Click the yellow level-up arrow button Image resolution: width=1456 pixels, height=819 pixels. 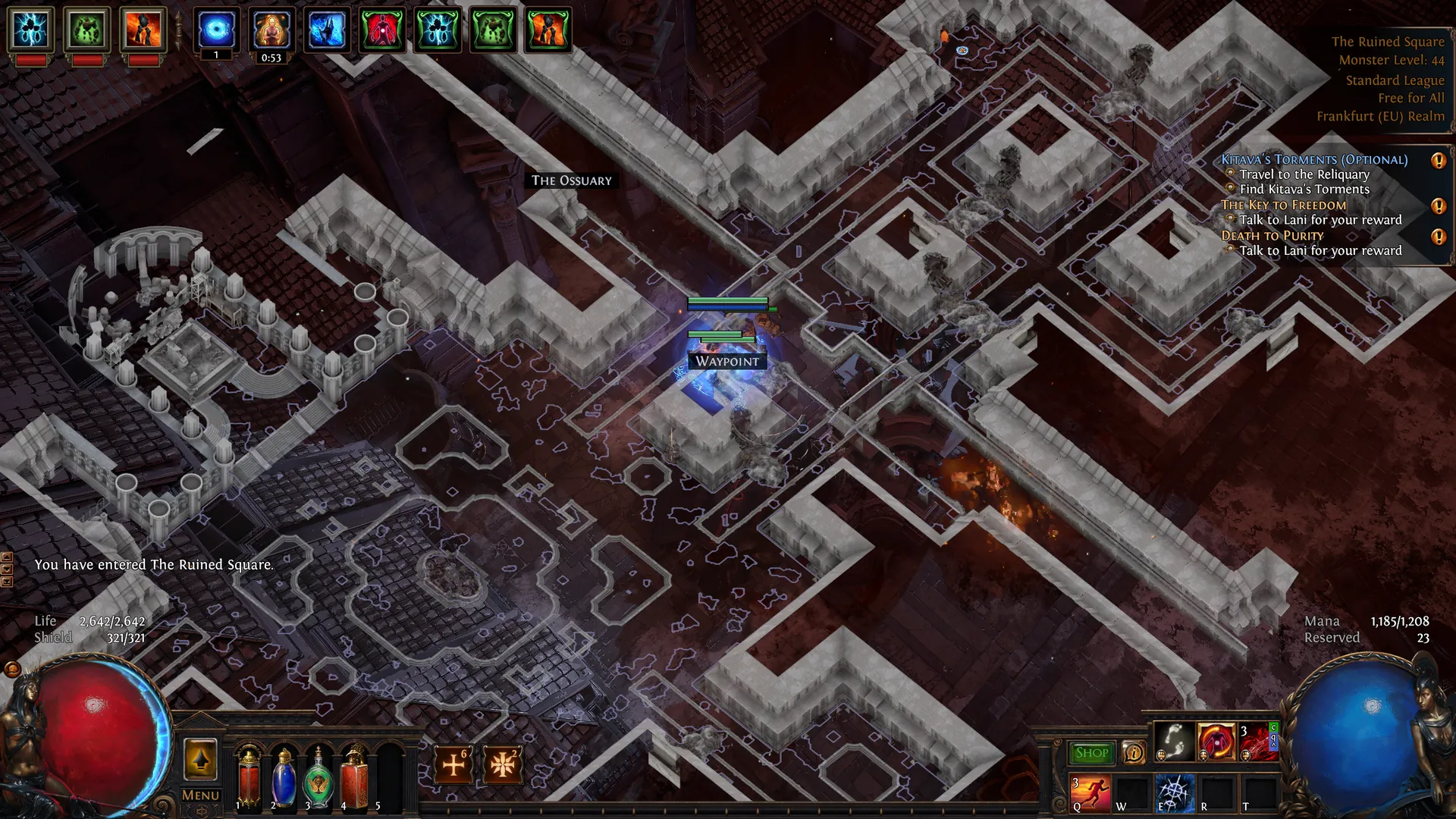(x=200, y=759)
